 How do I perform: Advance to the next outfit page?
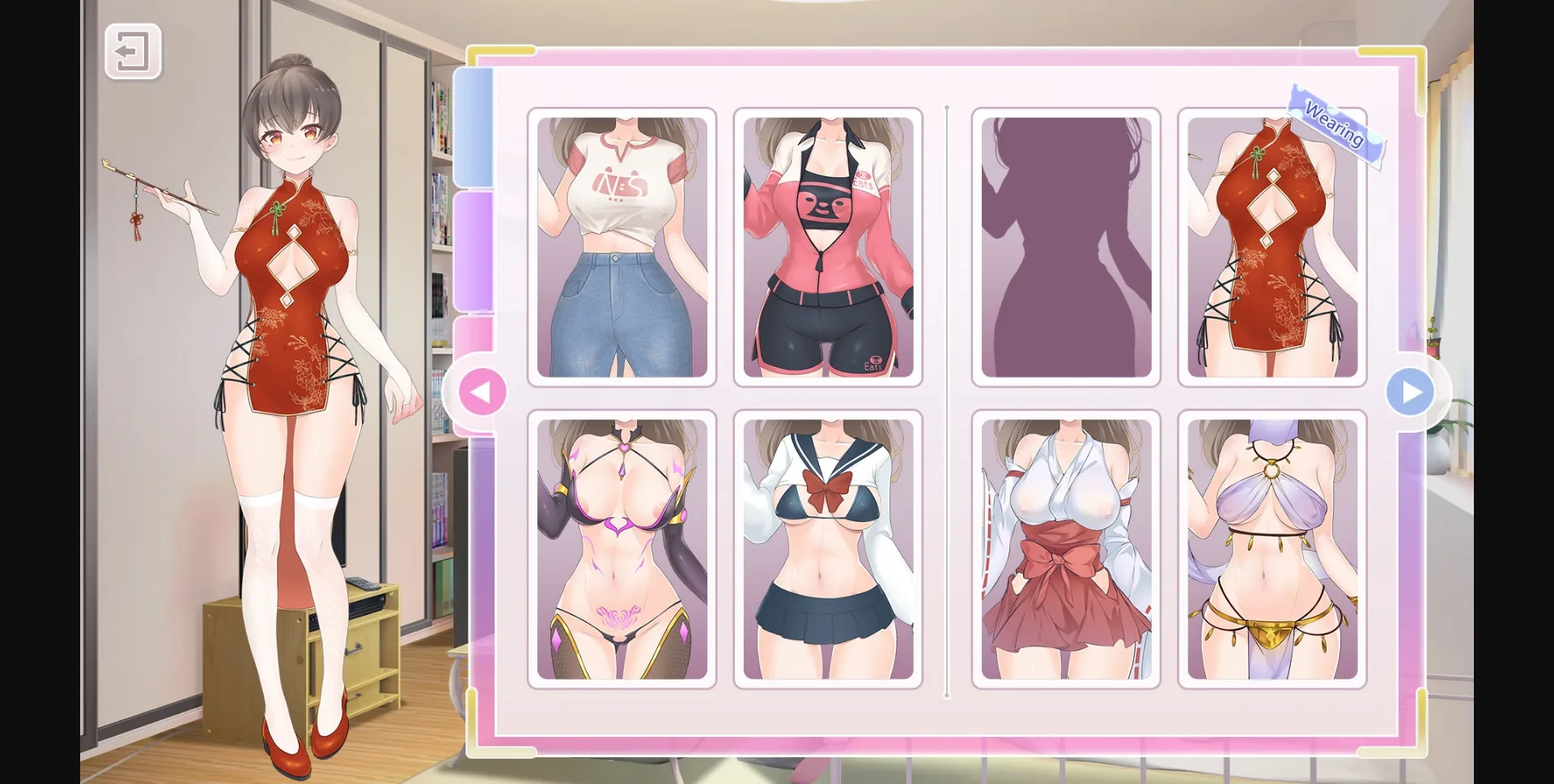tap(1412, 392)
